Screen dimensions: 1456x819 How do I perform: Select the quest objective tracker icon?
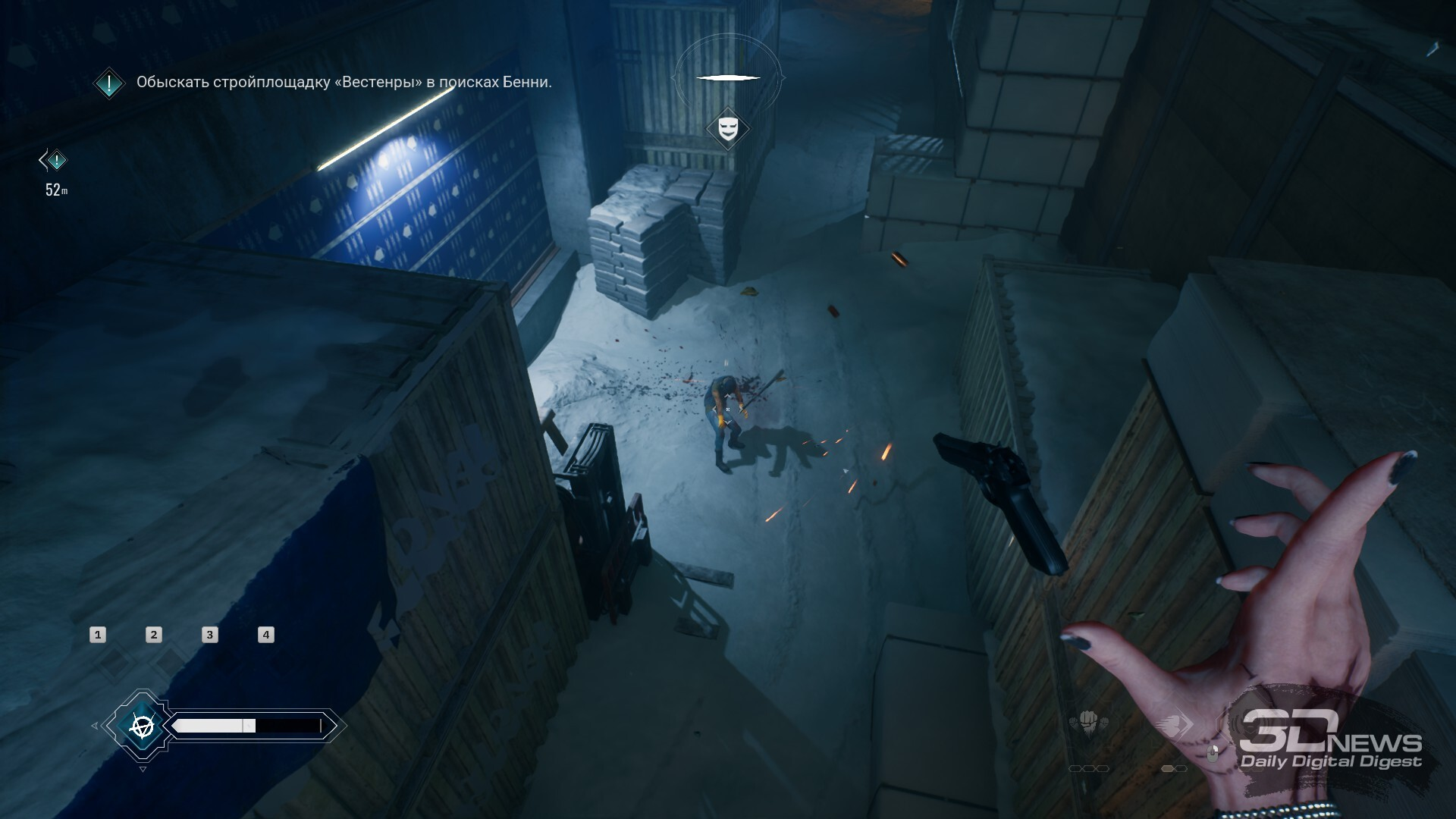pos(109,83)
